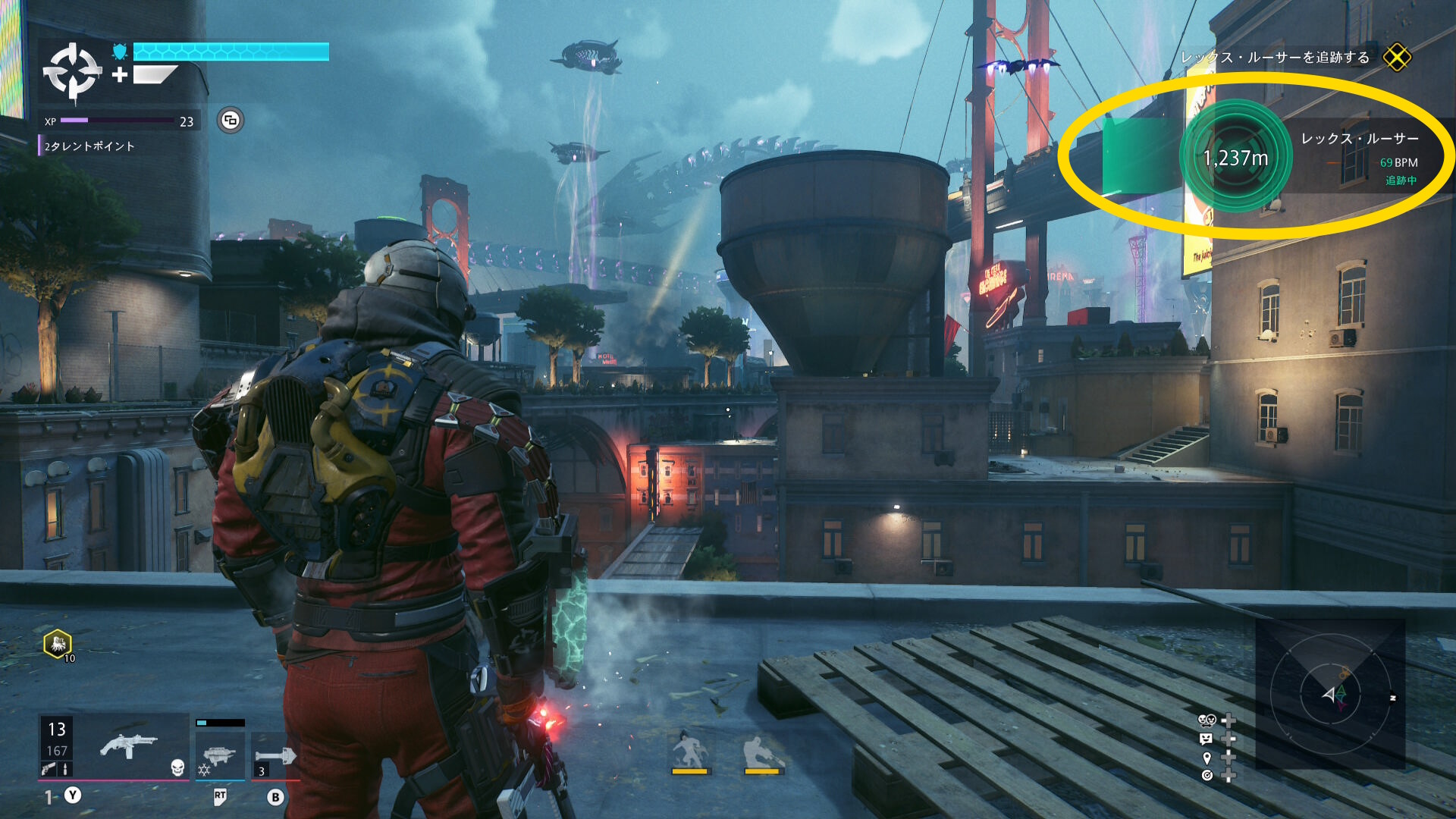
Task: Open the circular radar minimap
Action: tap(1330, 694)
